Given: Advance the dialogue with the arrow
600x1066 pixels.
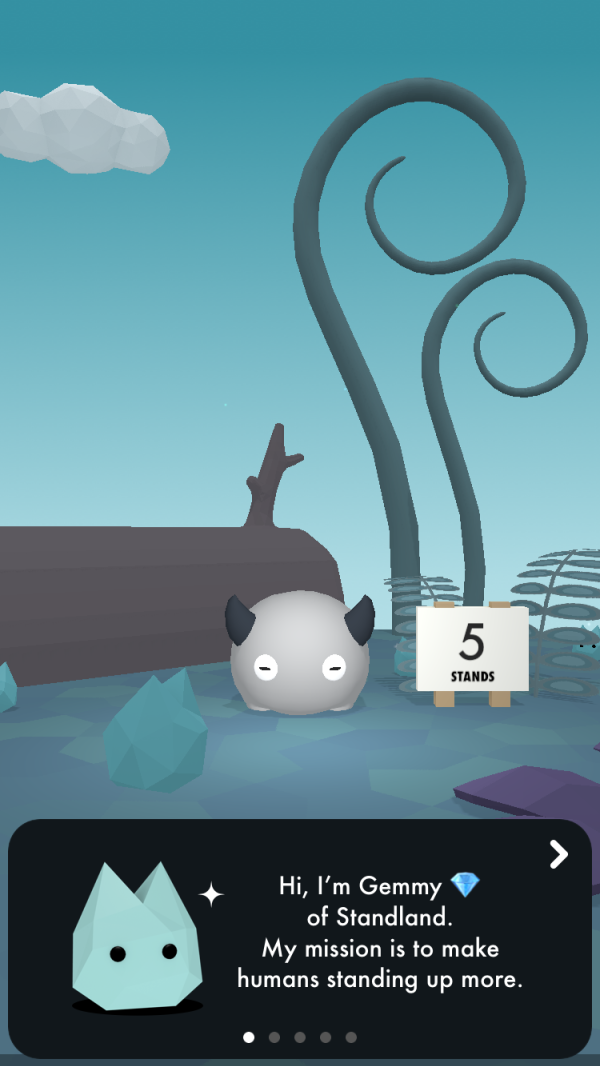Looking at the screenshot, I should pos(558,853).
